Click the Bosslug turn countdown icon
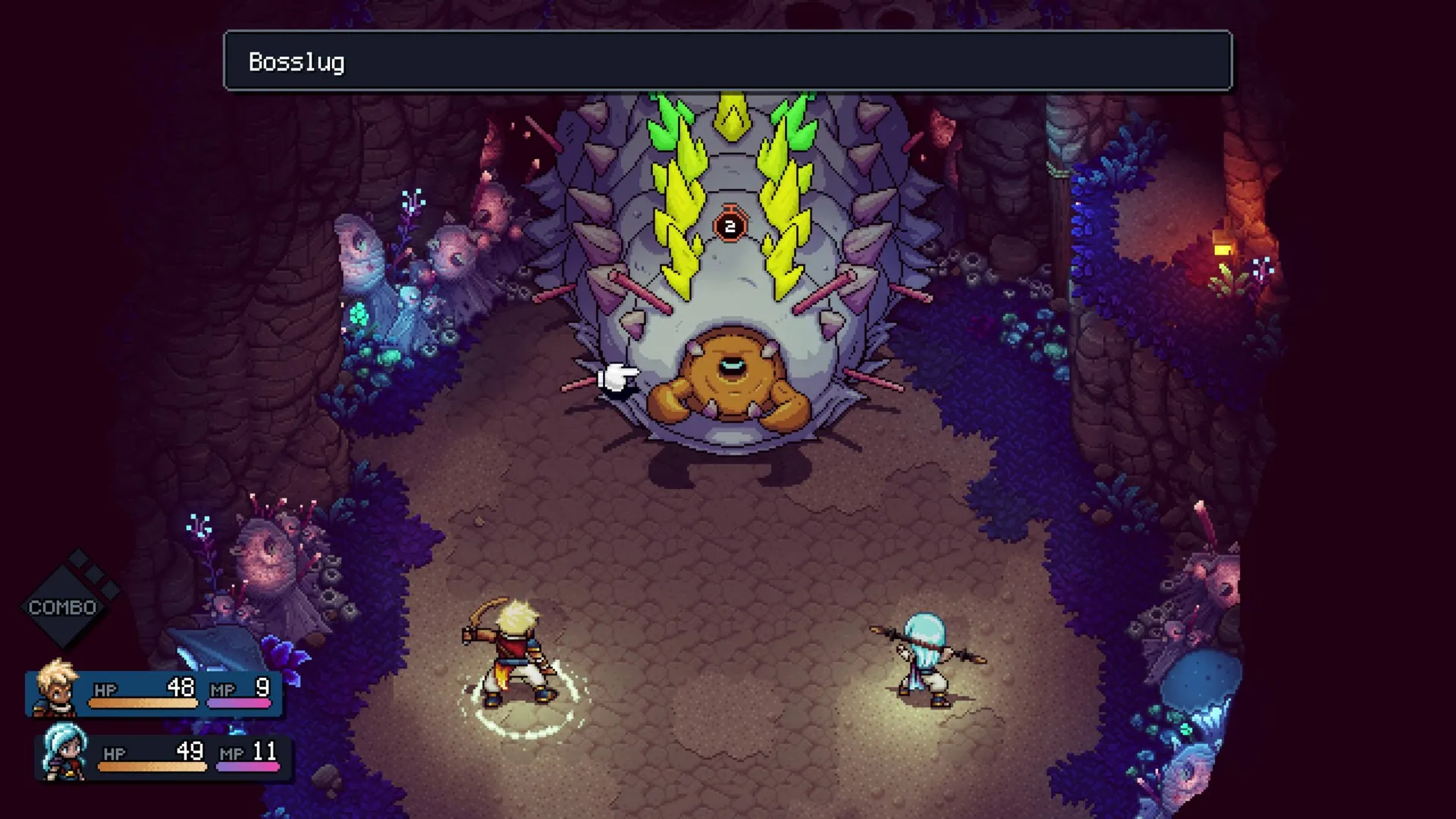 (730, 225)
